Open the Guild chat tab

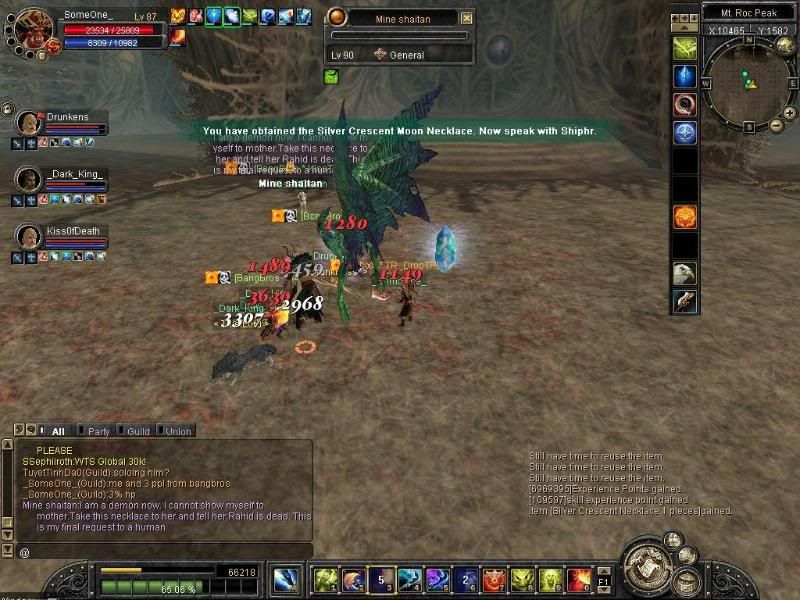pyautogui.click(x=138, y=431)
